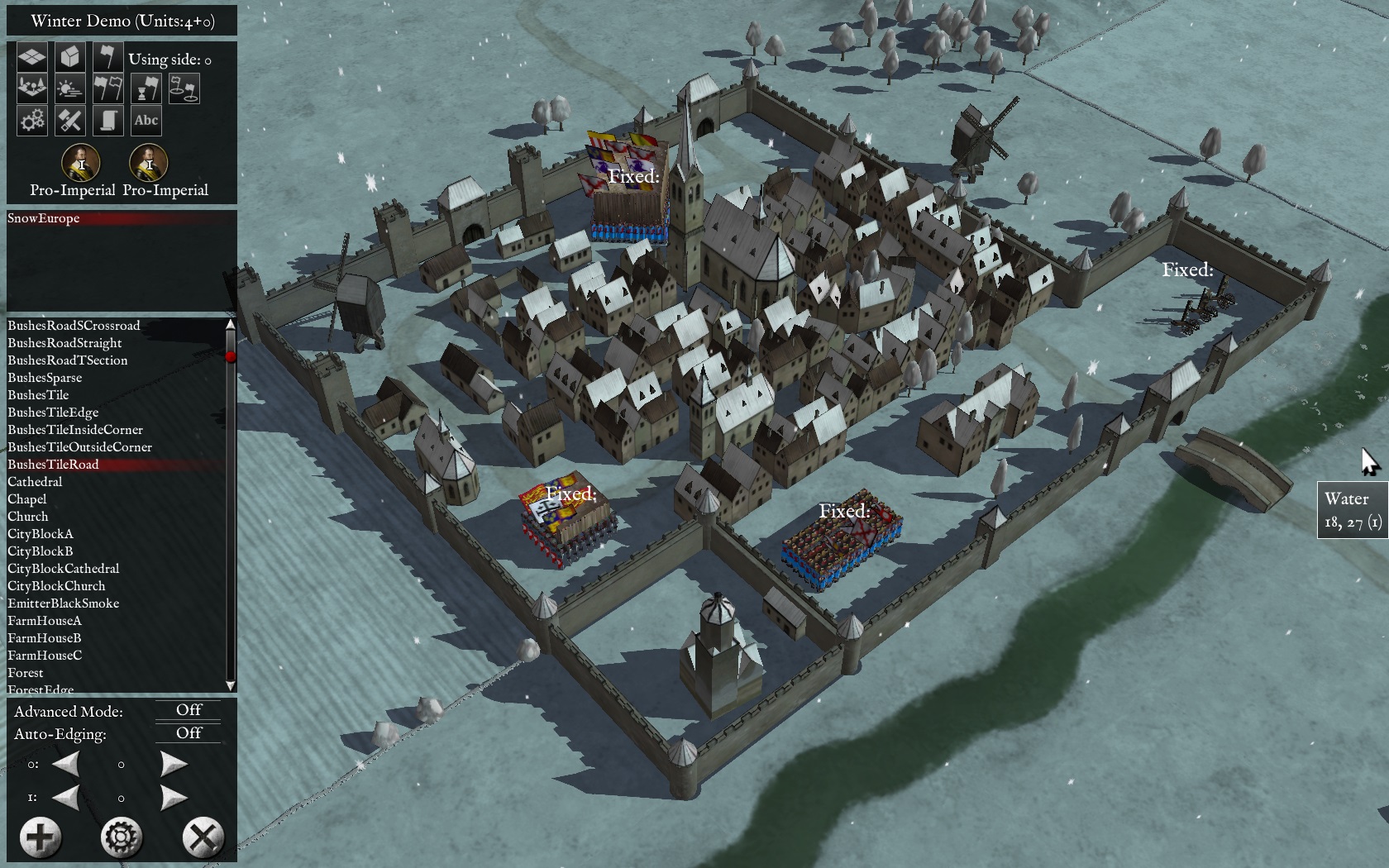Select the EmitterBlackSmoke list entry
Screen dimensions: 1389x868
[x=63, y=603]
